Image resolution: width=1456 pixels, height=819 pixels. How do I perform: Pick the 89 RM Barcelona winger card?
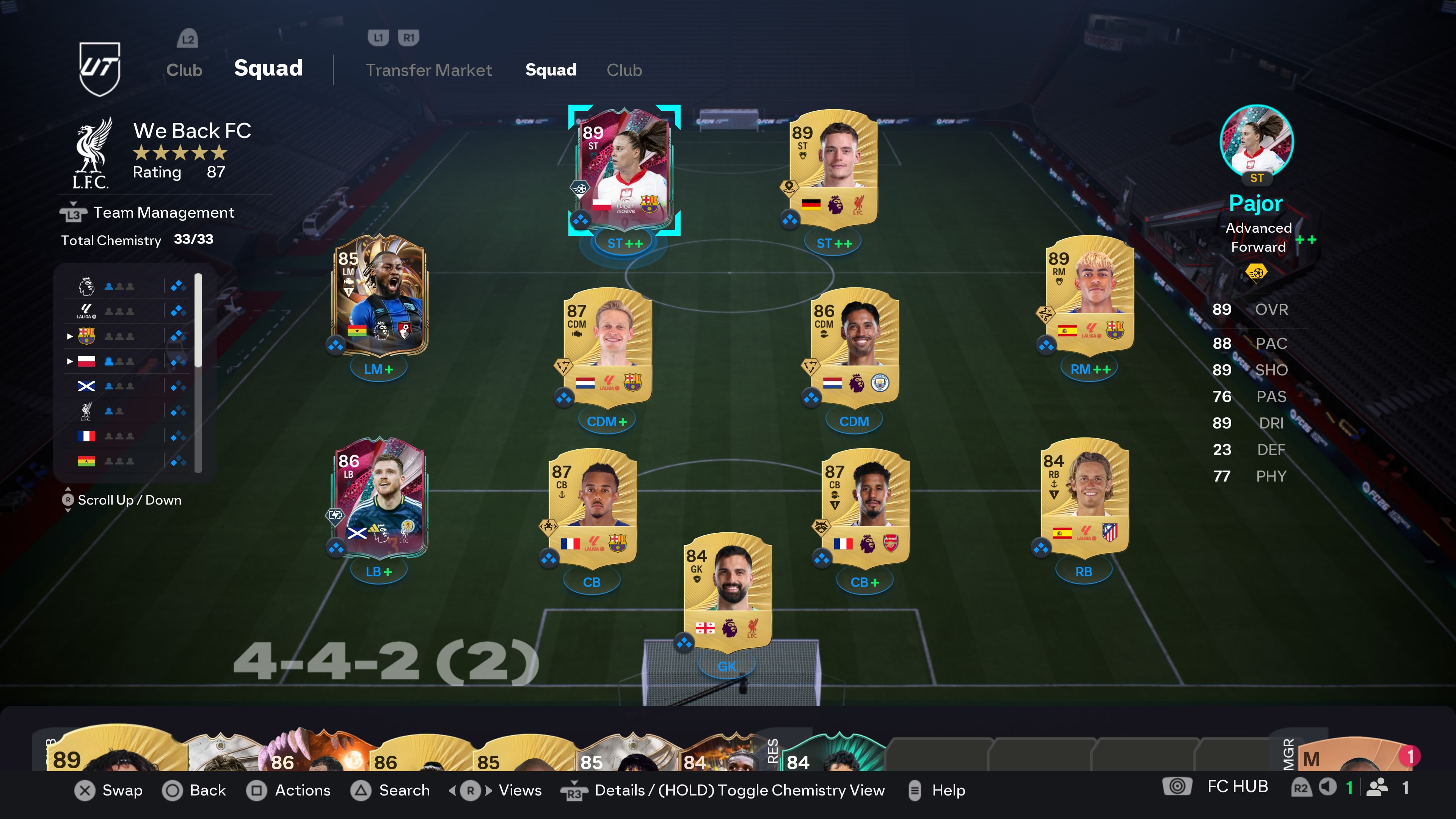tap(1089, 295)
